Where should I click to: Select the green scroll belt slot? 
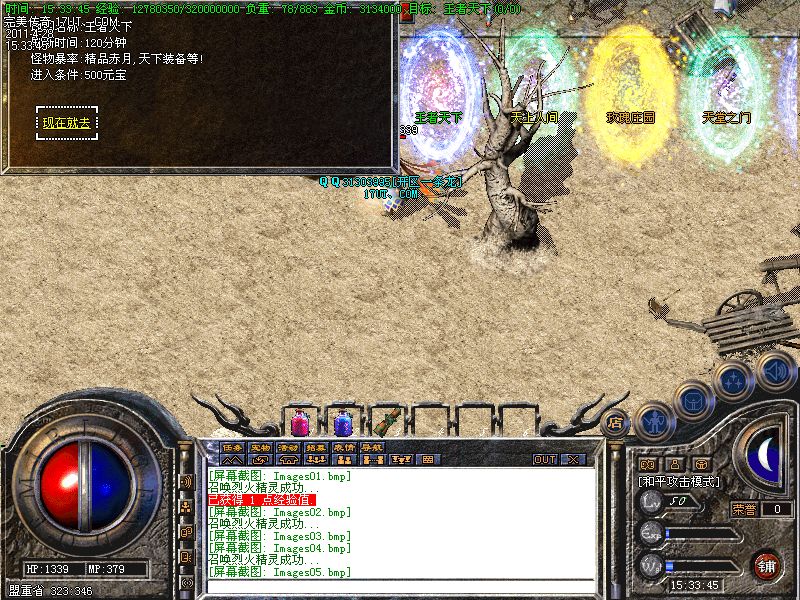[385, 423]
